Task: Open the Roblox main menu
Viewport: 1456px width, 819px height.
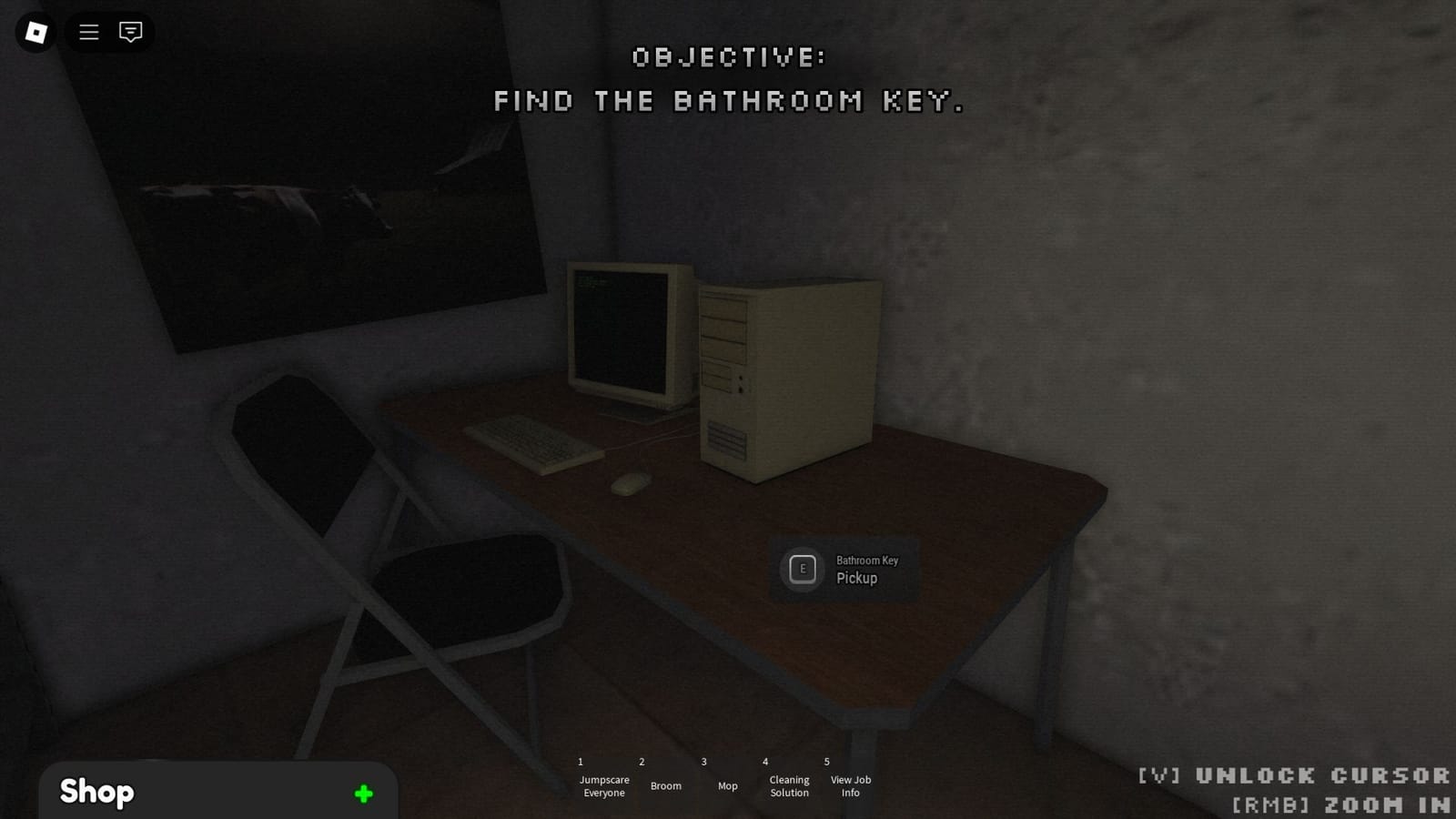Action: pyautogui.click(x=35, y=33)
